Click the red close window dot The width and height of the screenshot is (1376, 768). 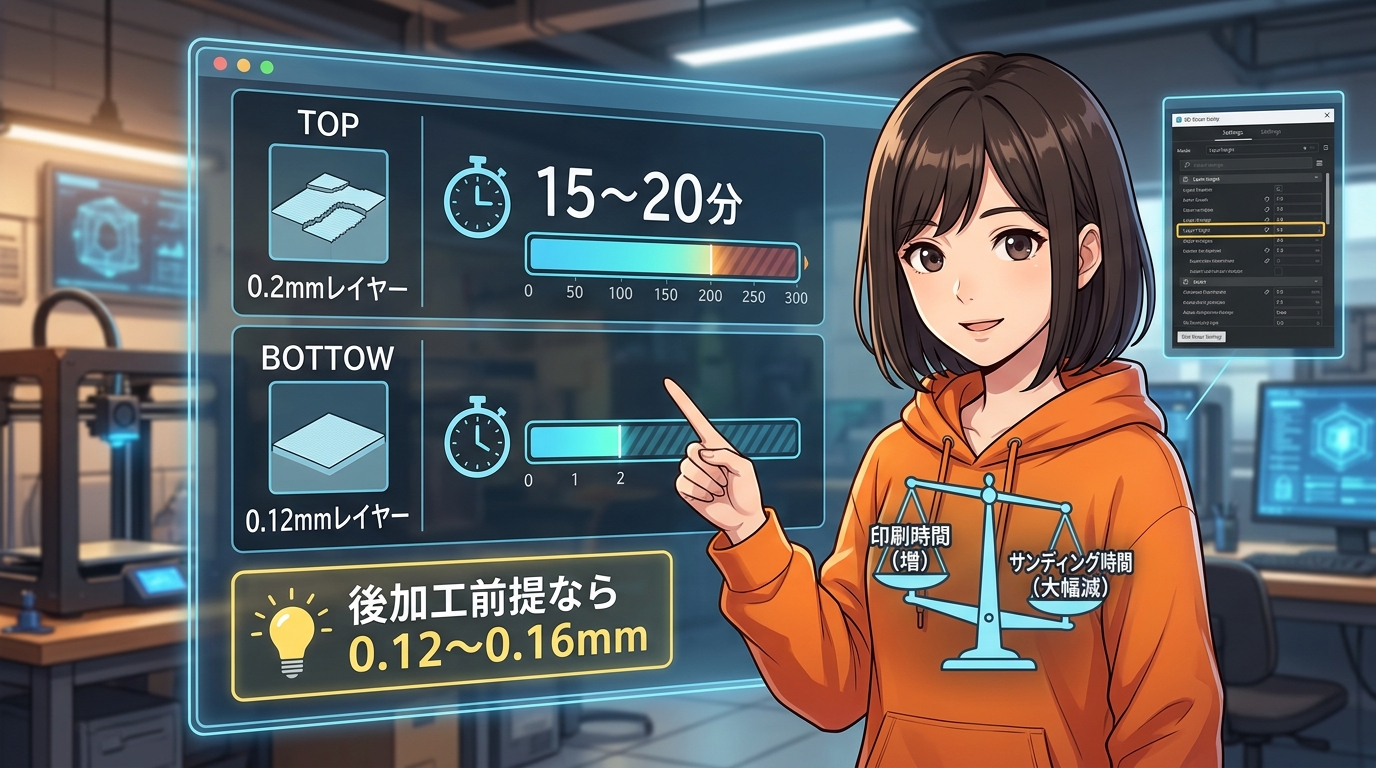220,64
